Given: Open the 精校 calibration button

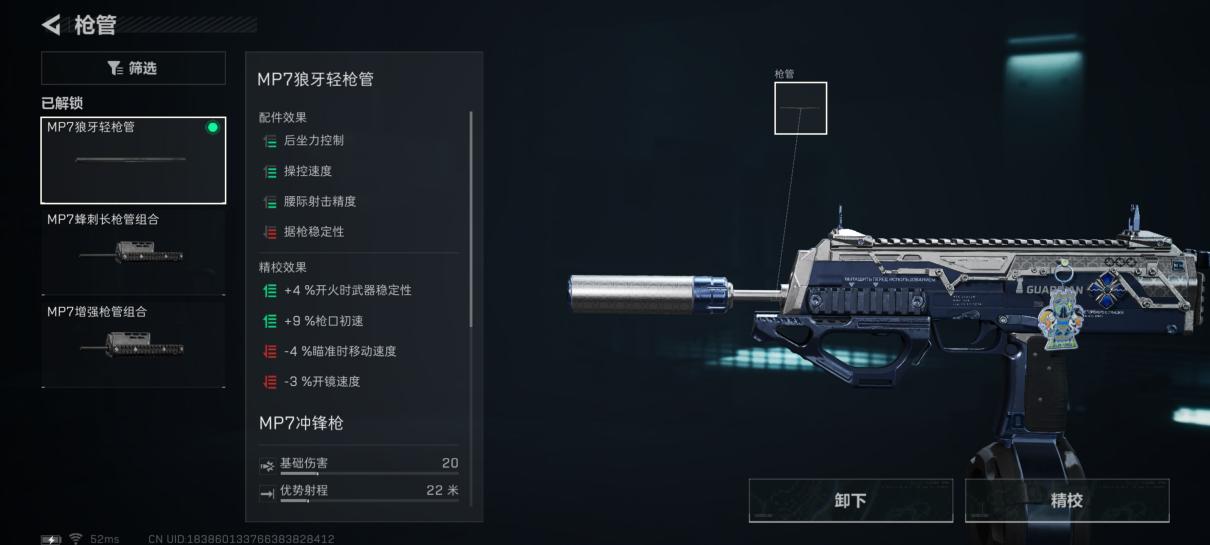Looking at the screenshot, I should click(1066, 500).
